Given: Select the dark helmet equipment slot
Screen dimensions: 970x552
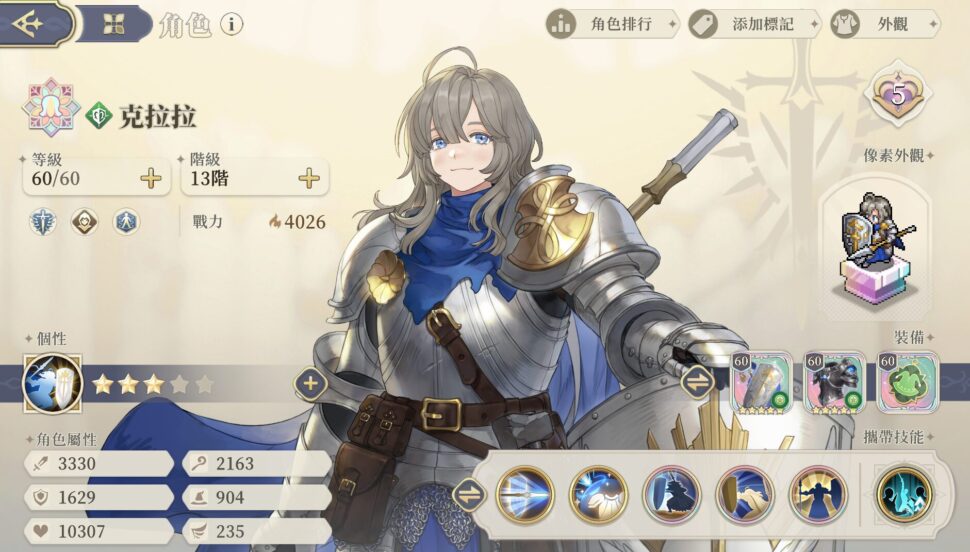Looking at the screenshot, I should point(834,383).
